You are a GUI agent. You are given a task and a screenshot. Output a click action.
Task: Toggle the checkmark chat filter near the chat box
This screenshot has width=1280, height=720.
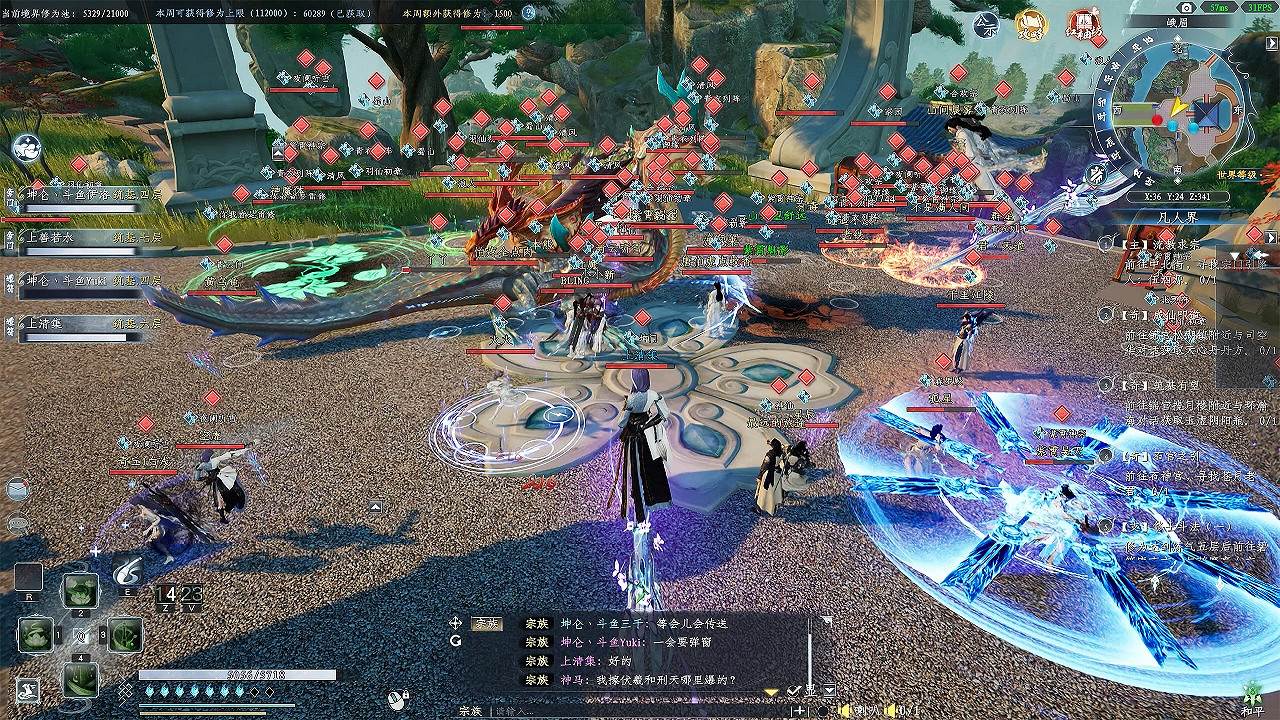tap(792, 690)
